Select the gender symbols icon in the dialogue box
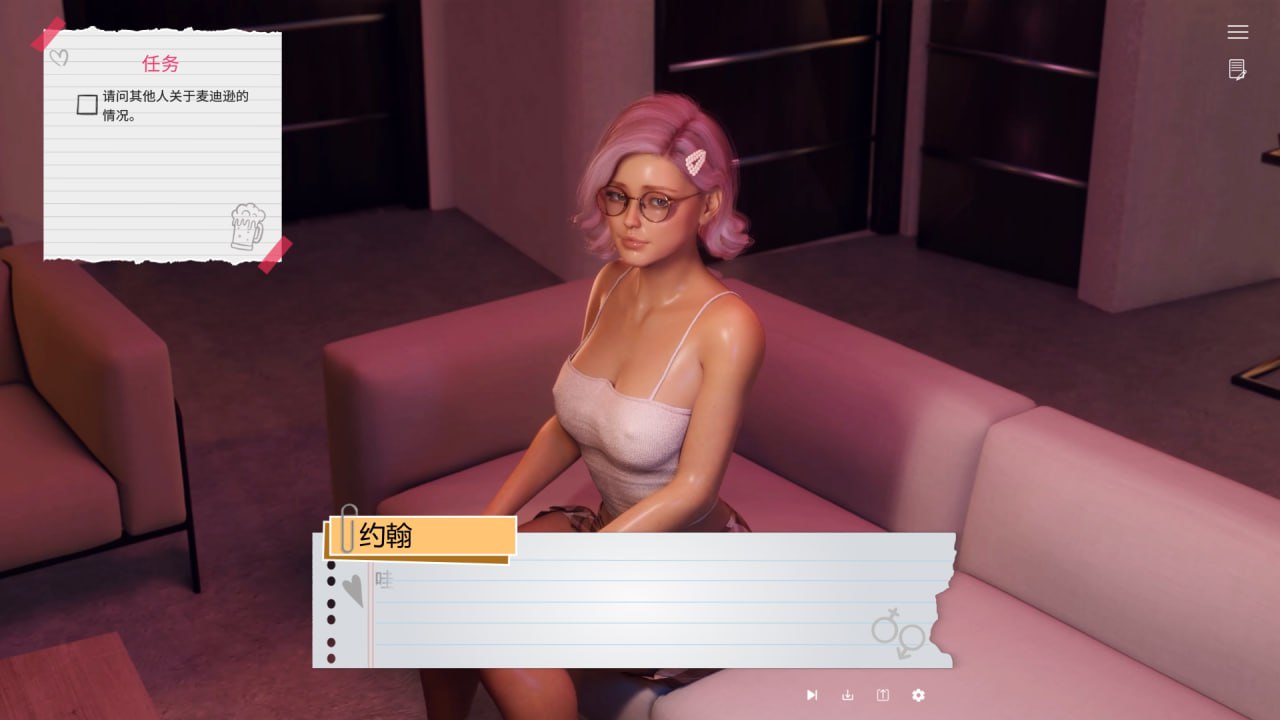The image size is (1280, 720). 898,634
